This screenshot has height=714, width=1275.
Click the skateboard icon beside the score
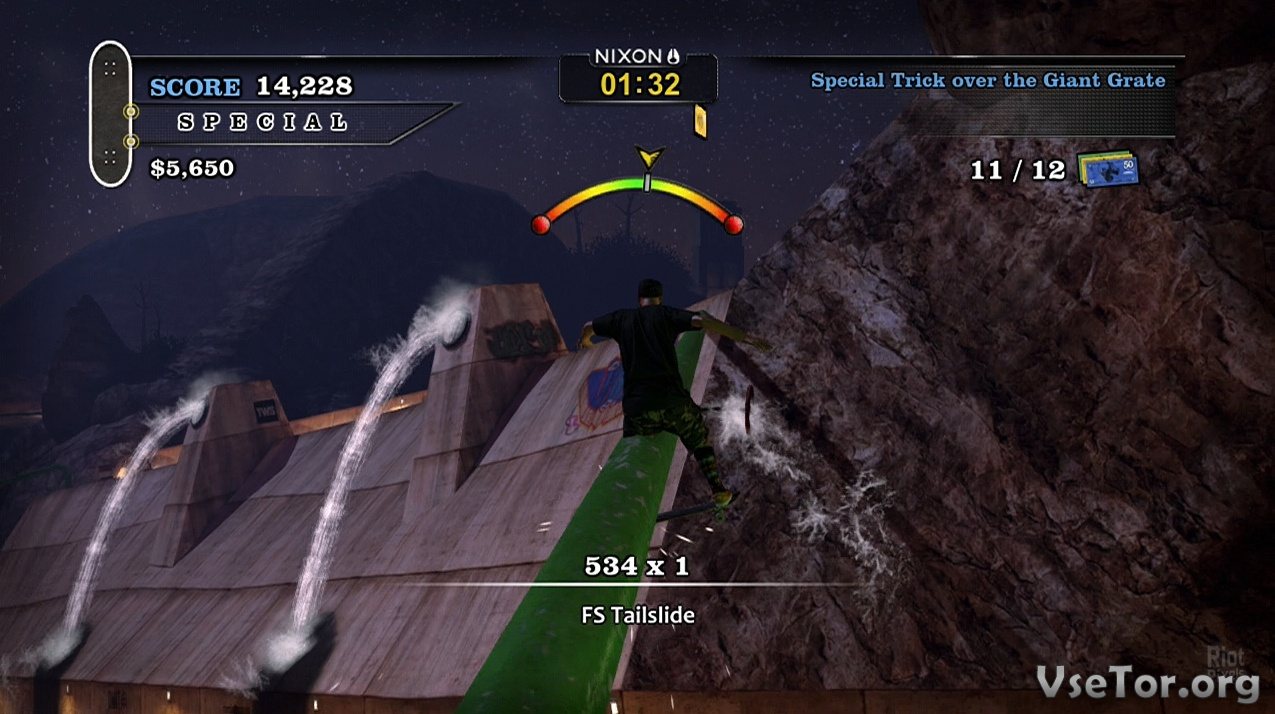[110, 113]
